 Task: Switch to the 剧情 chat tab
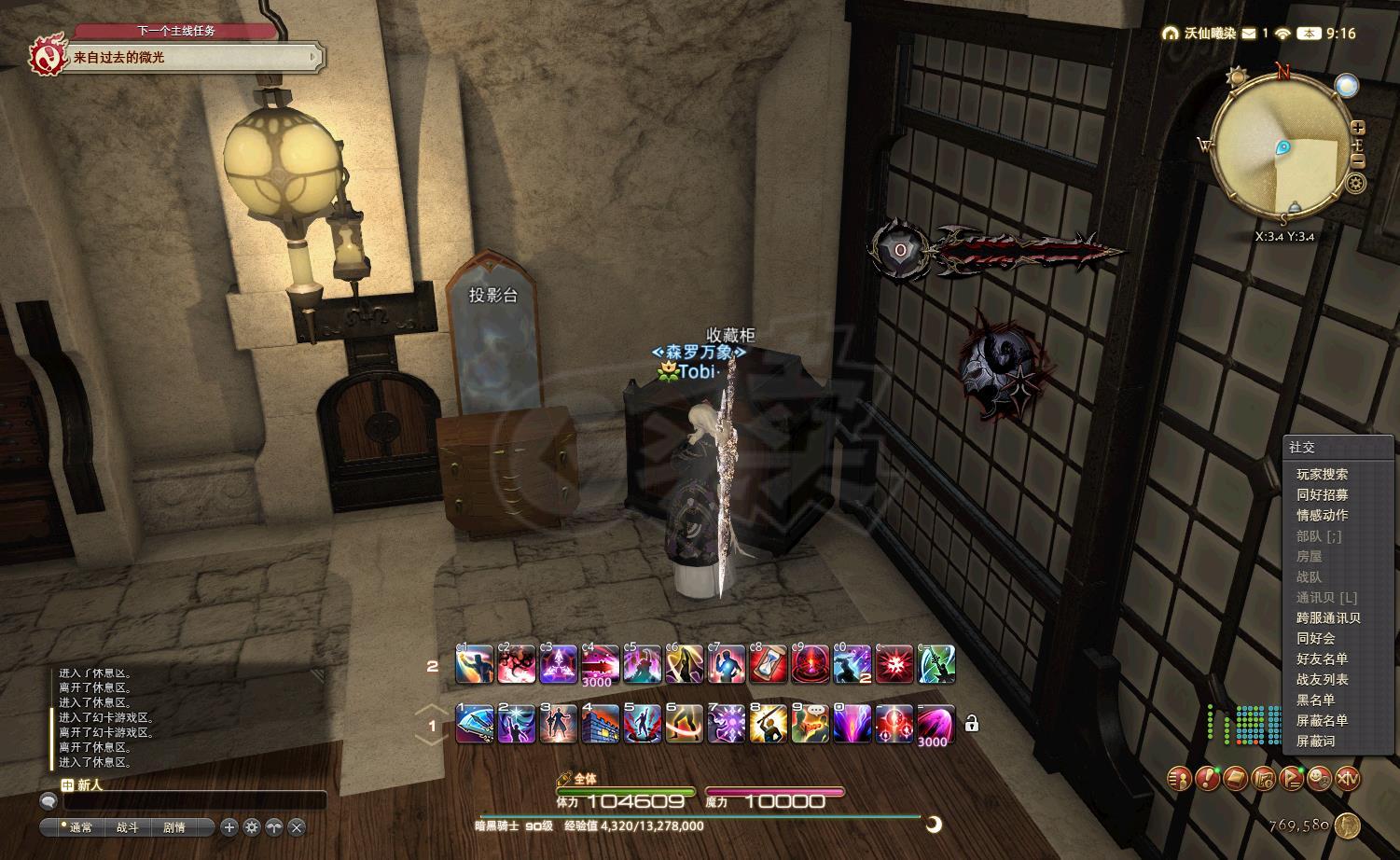(x=174, y=826)
